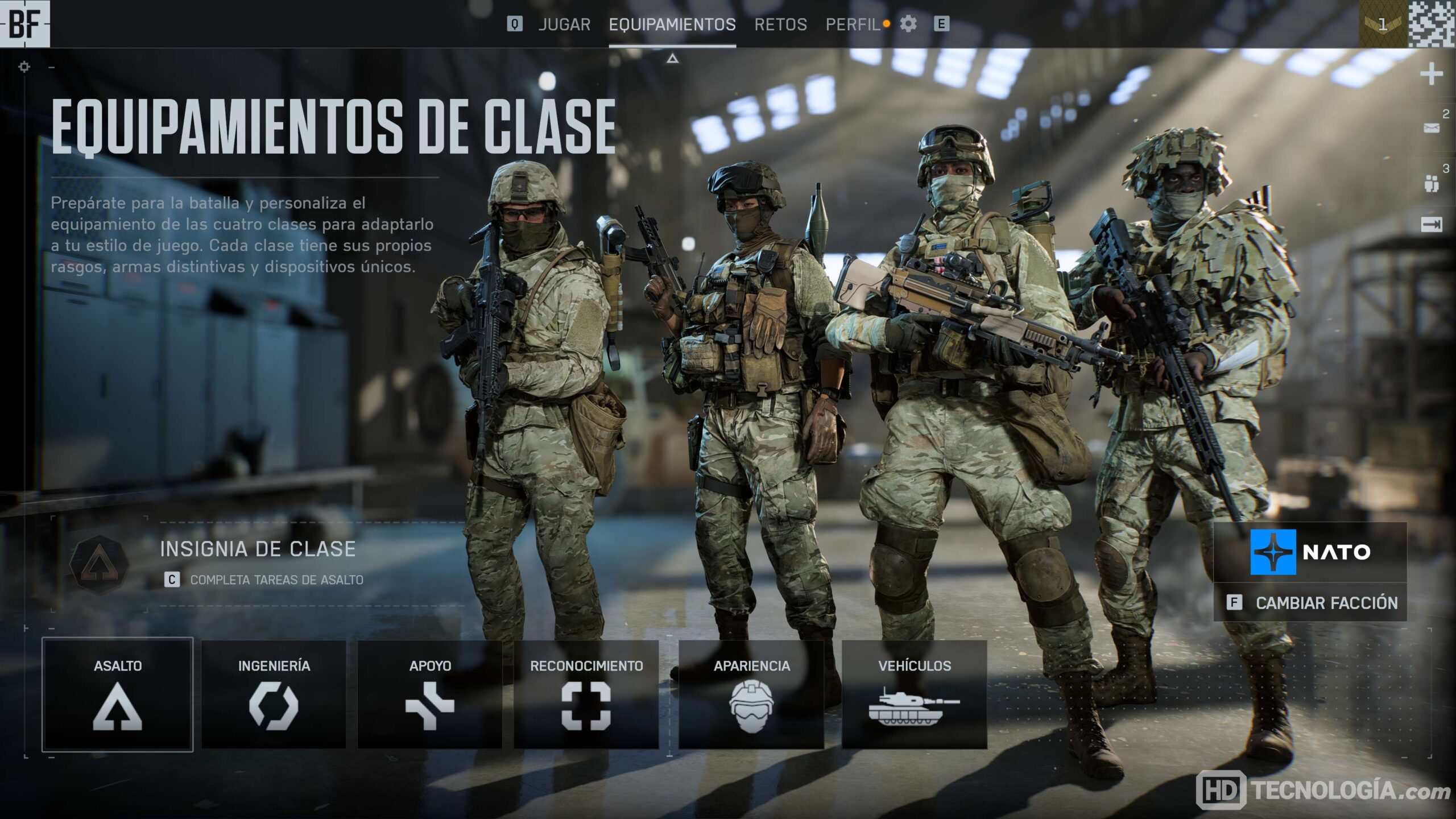1456x819 pixels.
Task: Select the Asalto class tile
Action: 118,694
